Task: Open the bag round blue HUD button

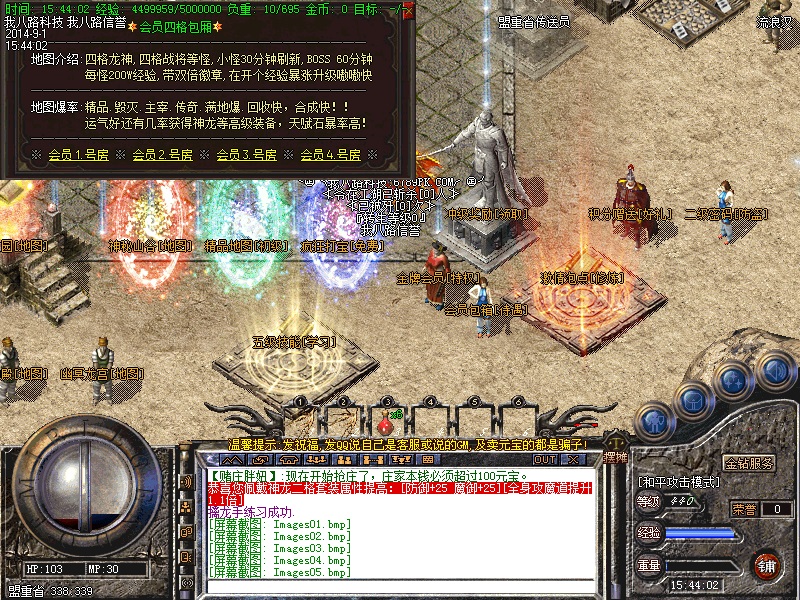Action: (x=692, y=401)
